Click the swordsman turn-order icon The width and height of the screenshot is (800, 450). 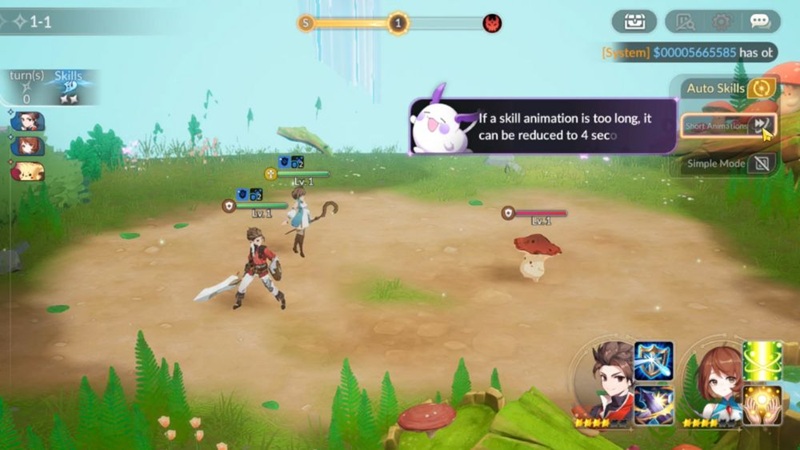point(27,122)
